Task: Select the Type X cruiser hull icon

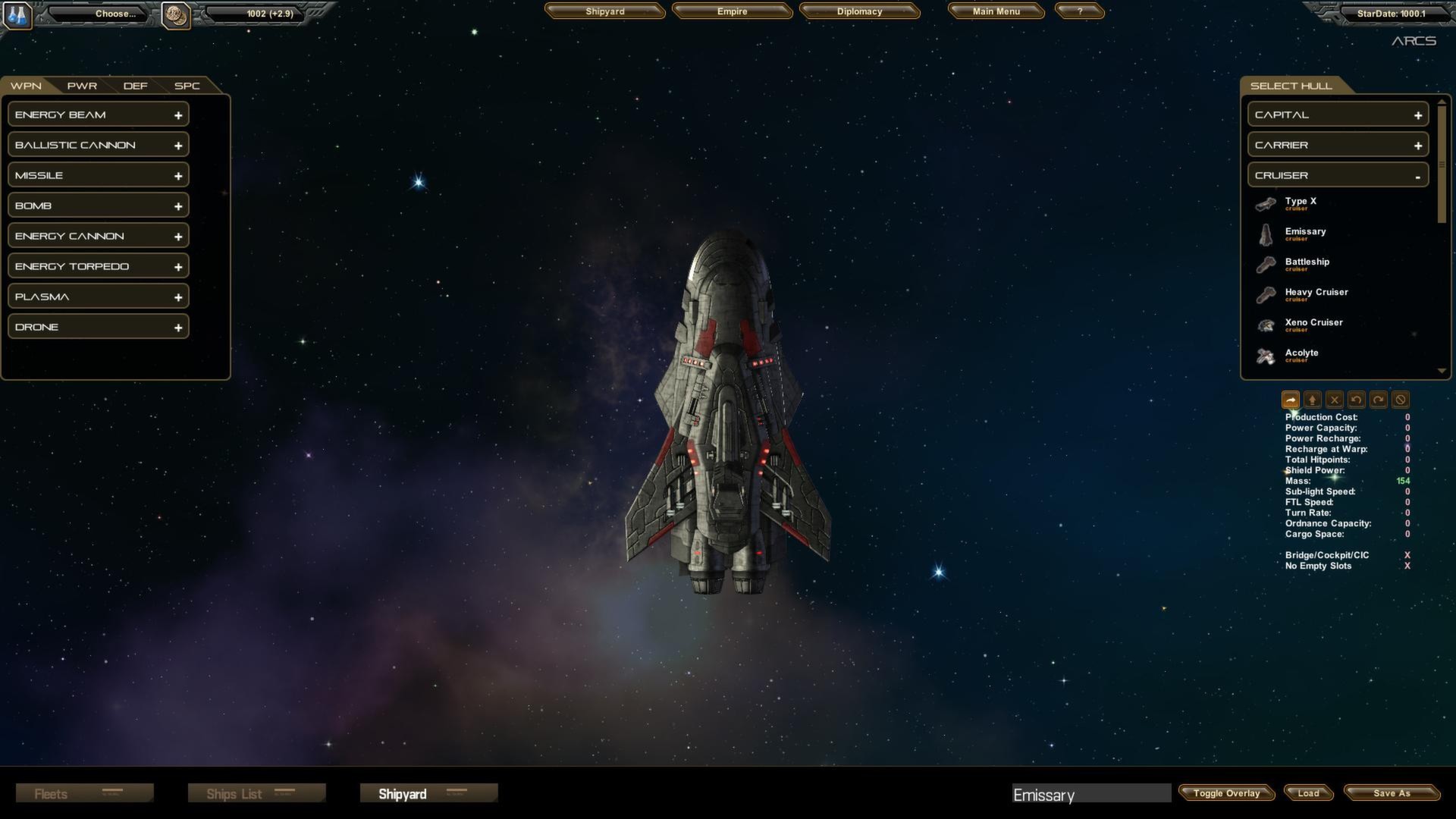Action: [1265, 203]
